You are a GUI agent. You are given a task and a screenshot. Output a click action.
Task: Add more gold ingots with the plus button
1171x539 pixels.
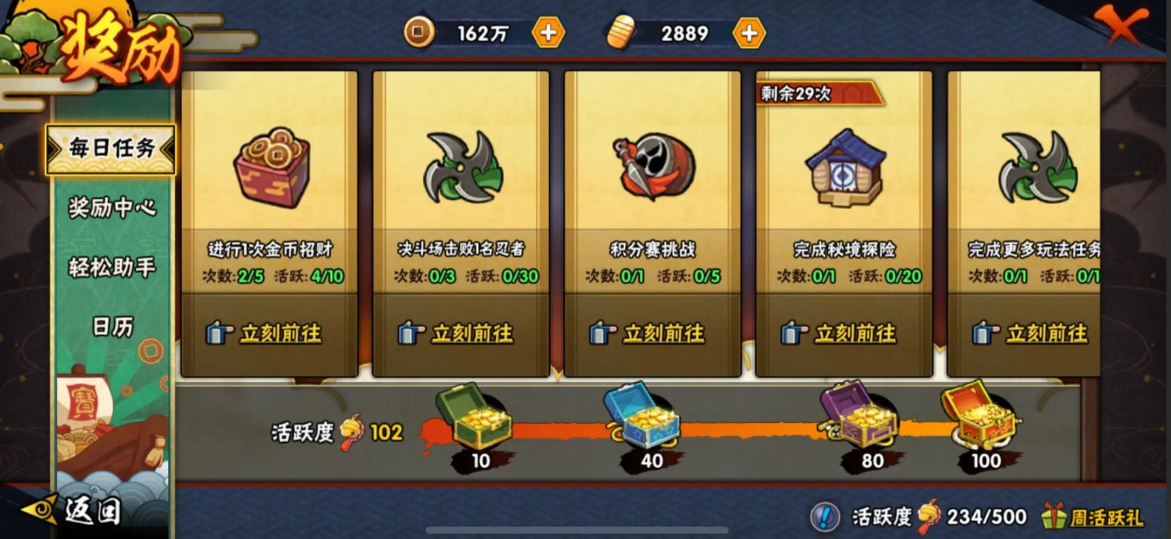coord(748,33)
